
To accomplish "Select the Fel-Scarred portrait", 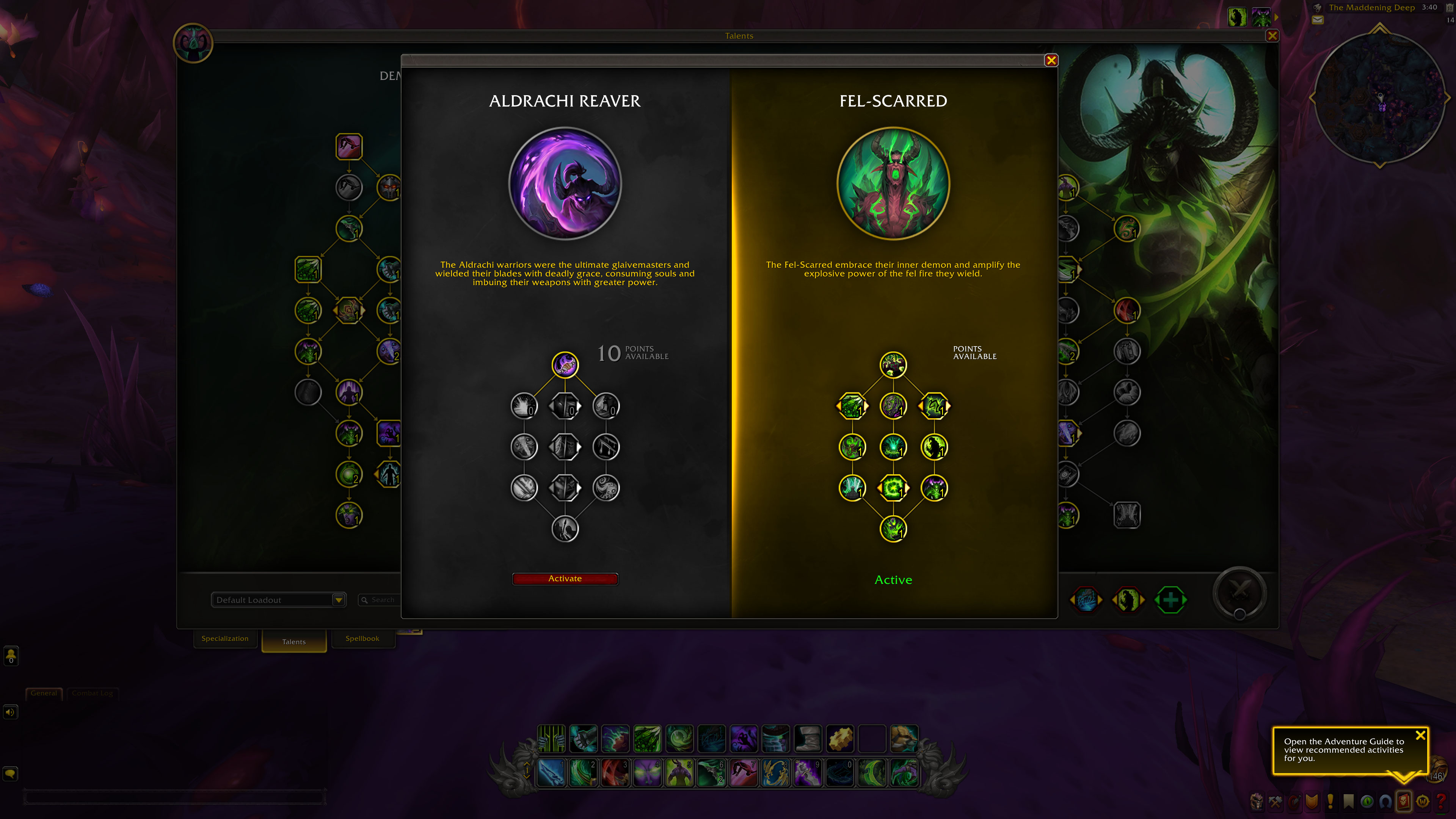I will click(893, 183).
